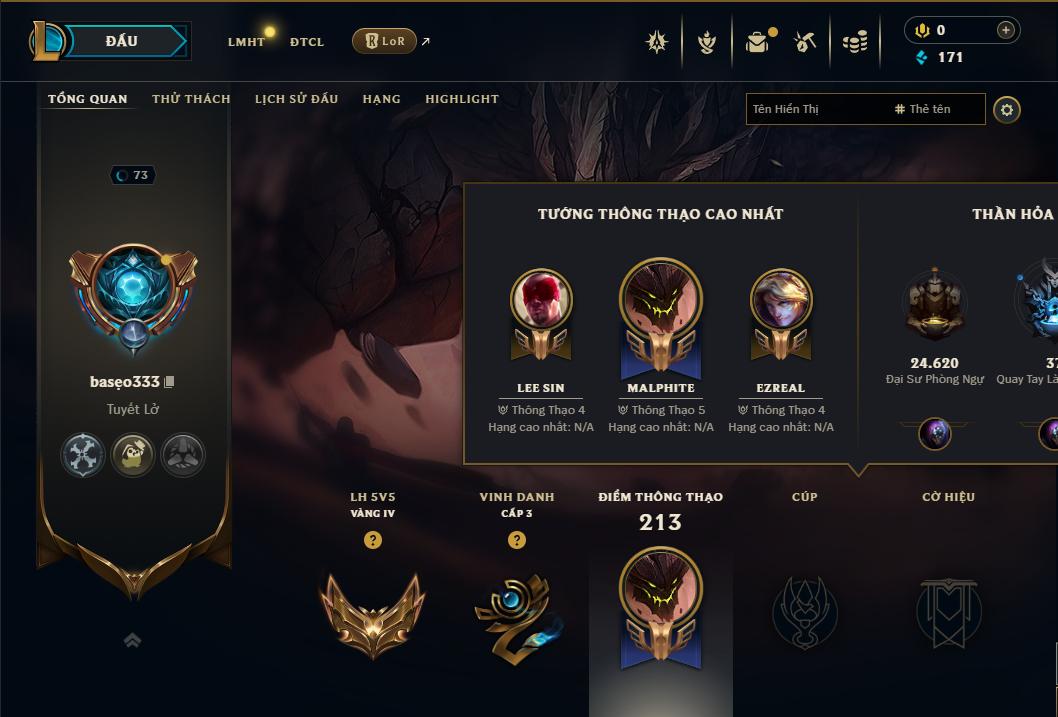1058x717 pixels.
Task: Open the HIGHLIGHT tab
Action: [x=462, y=99]
